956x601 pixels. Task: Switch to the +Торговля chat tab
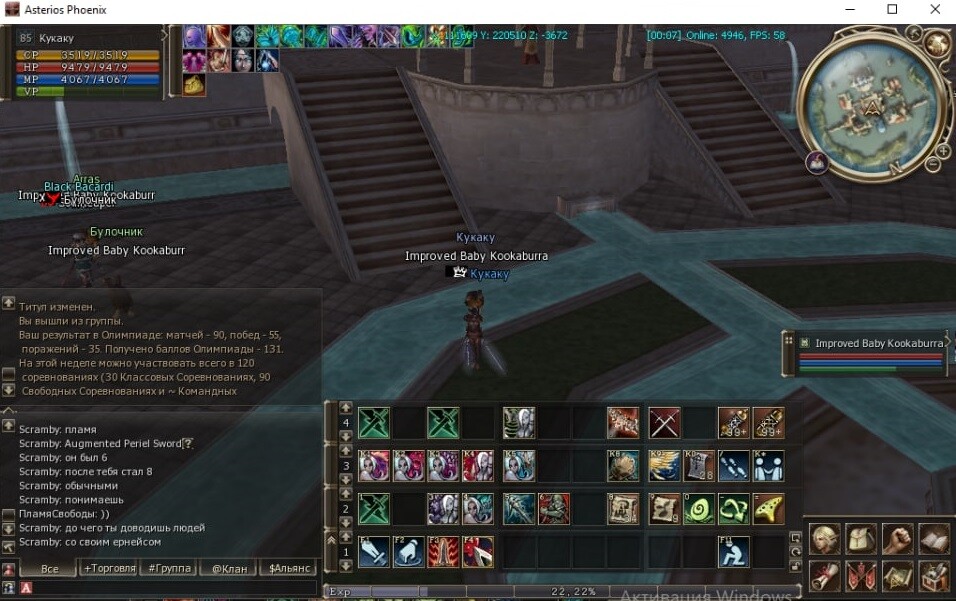click(x=110, y=568)
